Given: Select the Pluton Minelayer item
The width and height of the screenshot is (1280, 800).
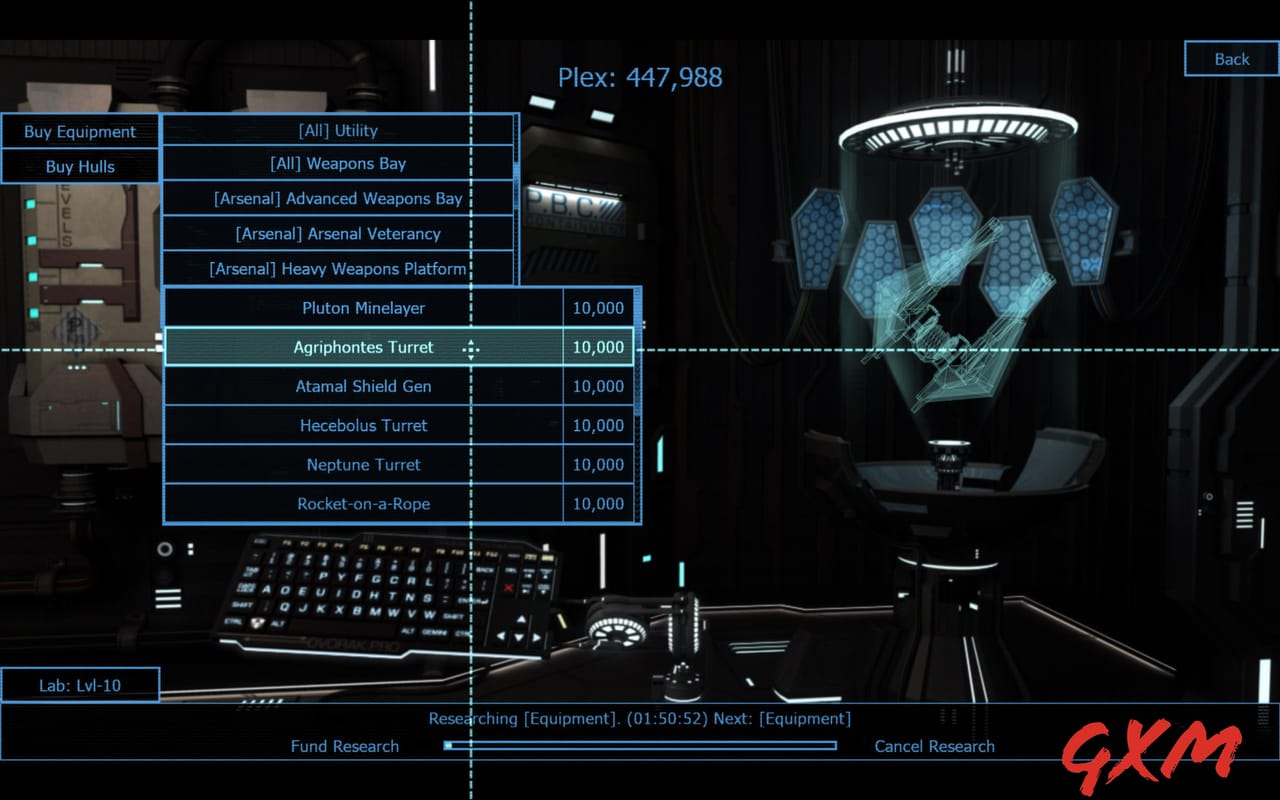Looking at the screenshot, I should point(363,308).
